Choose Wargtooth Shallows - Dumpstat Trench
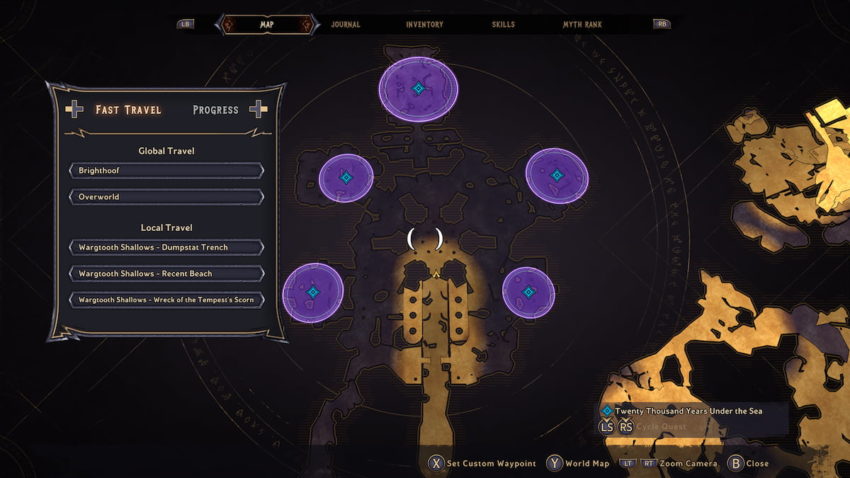The width and height of the screenshot is (850, 478). coord(166,247)
